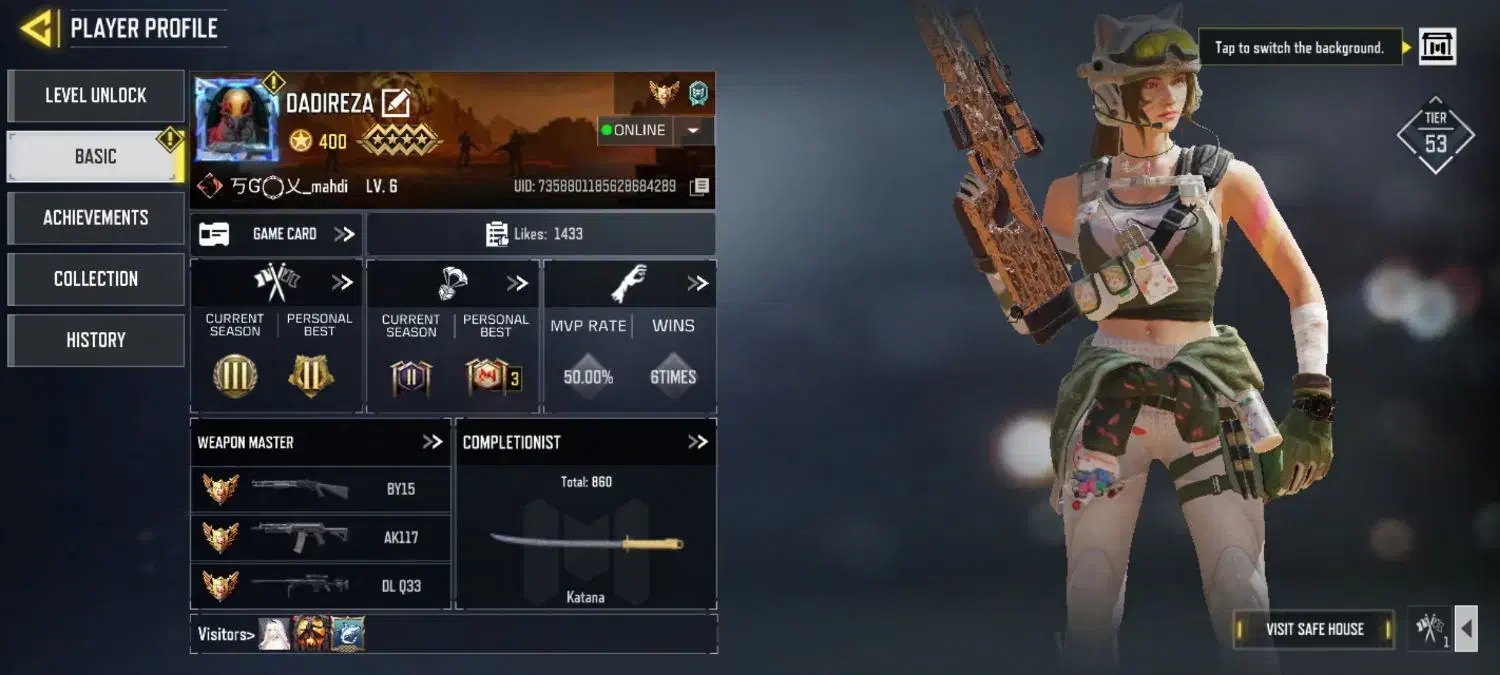Select the Basic profile tab
This screenshot has width=1500, height=675.
[96, 156]
